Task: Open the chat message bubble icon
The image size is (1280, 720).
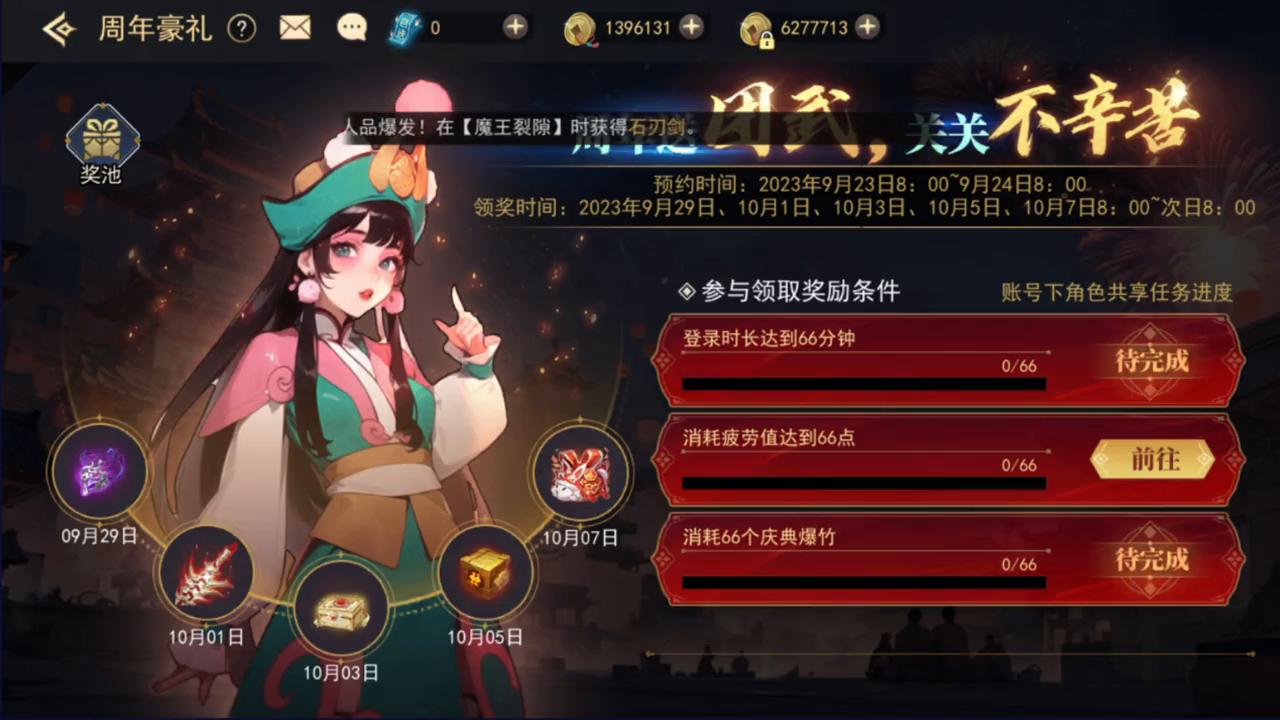Action: (352, 27)
